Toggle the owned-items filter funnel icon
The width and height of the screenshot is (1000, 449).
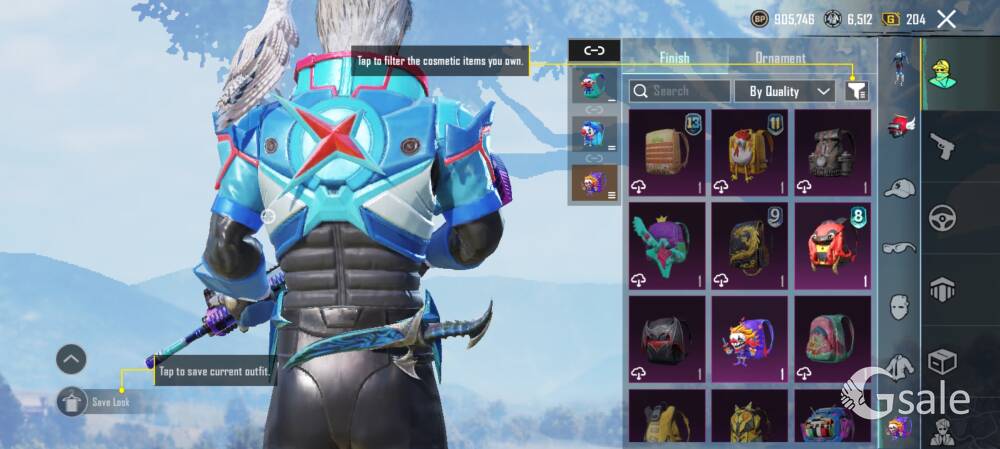[x=856, y=91]
